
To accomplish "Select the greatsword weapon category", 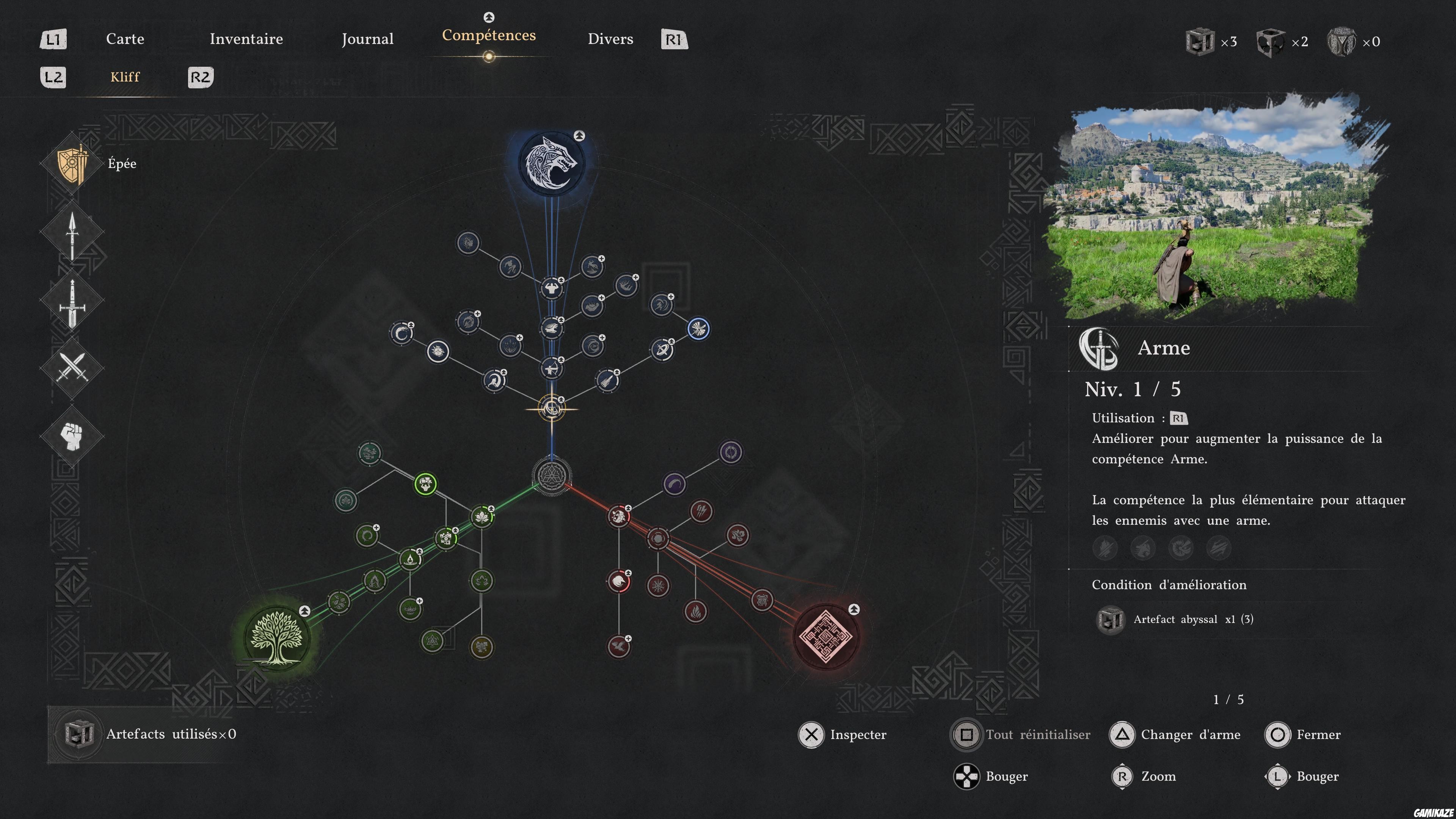I will click(x=72, y=301).
